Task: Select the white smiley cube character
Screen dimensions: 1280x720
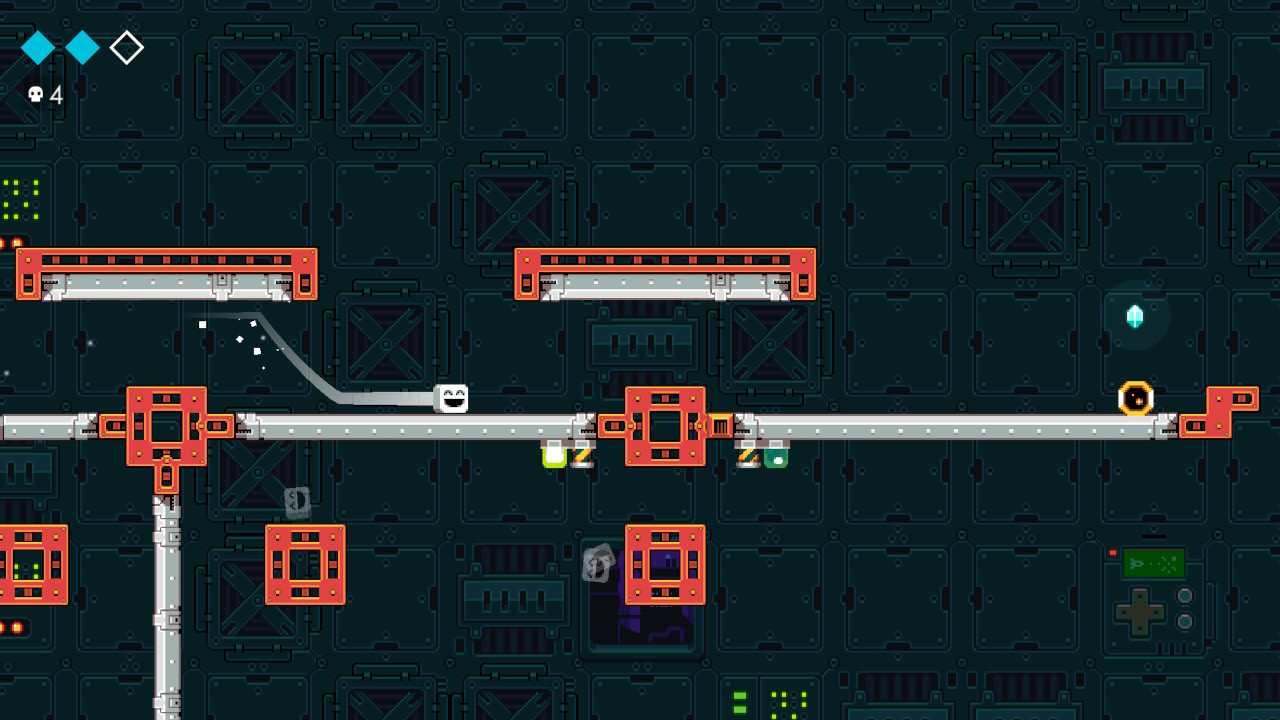Action: coord(450,398)
